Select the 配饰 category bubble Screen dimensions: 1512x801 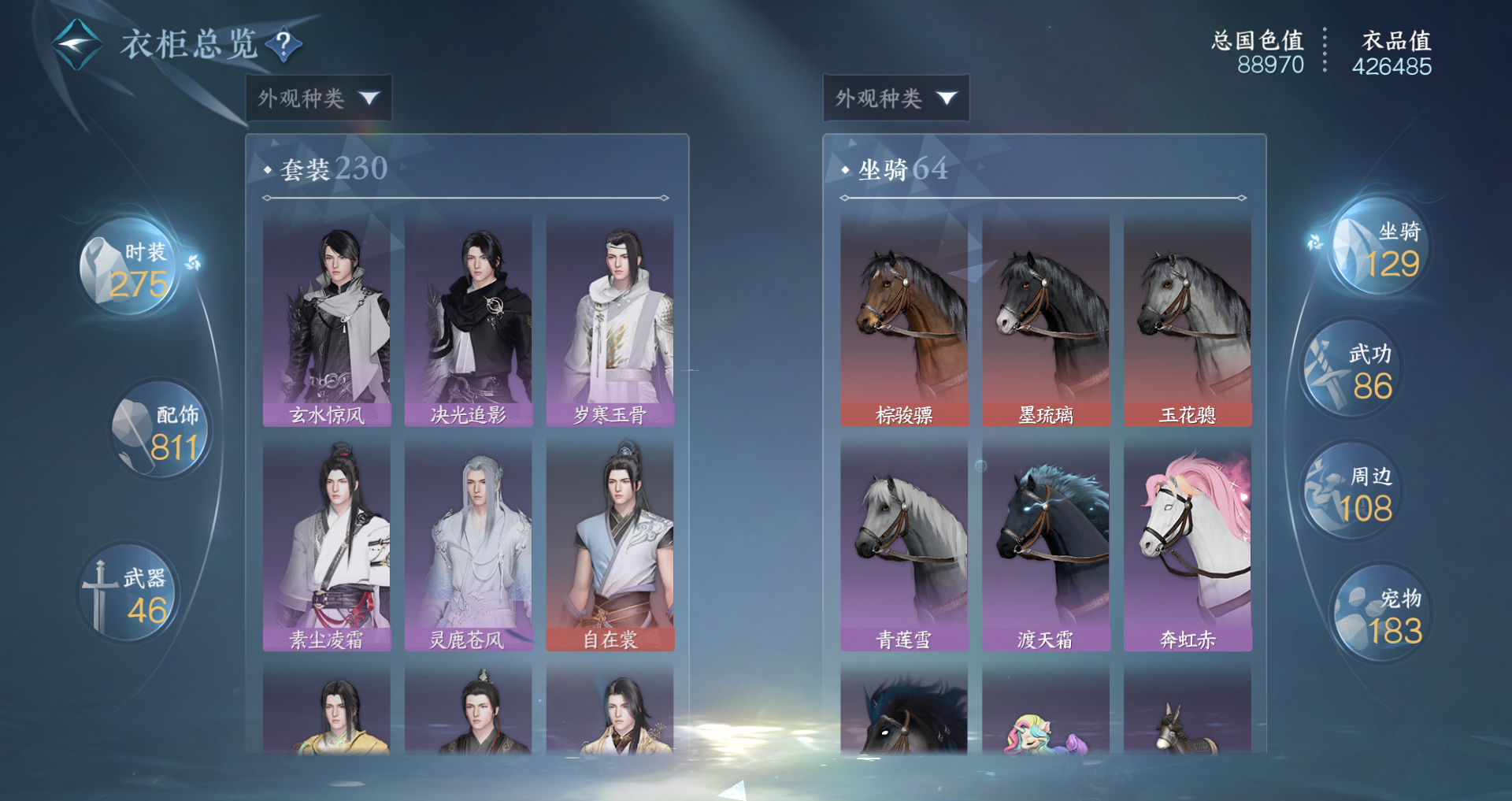coord(161,431)
